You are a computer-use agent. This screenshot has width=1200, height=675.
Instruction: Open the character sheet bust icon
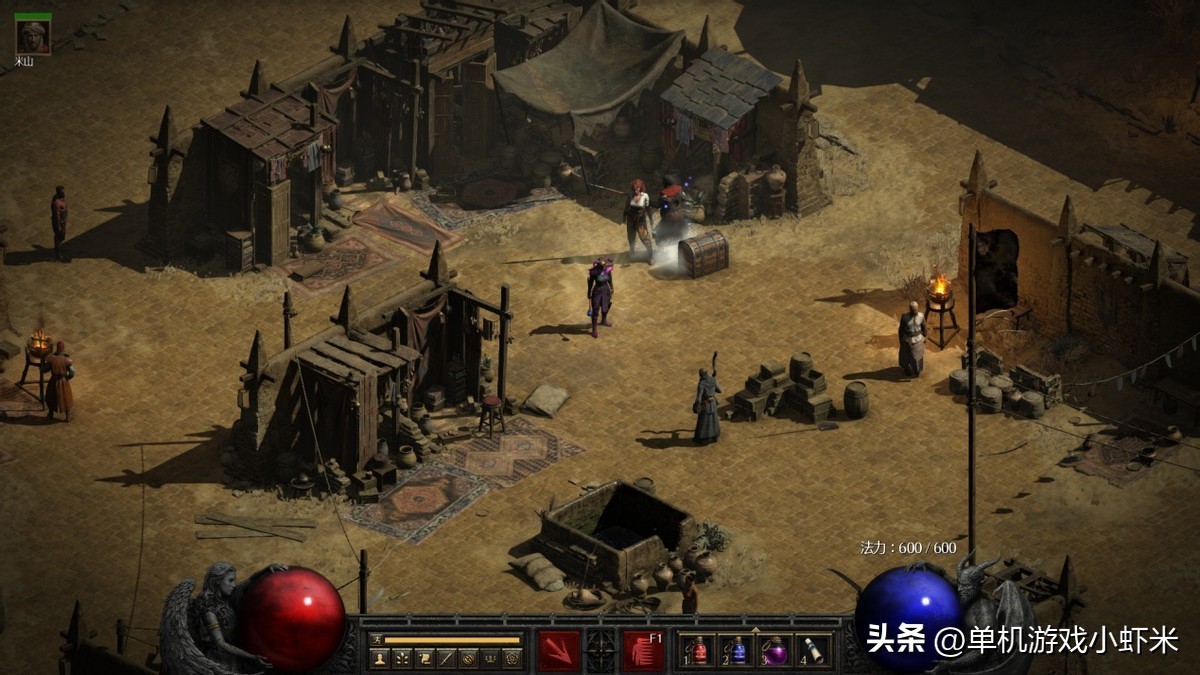(379, 658)
